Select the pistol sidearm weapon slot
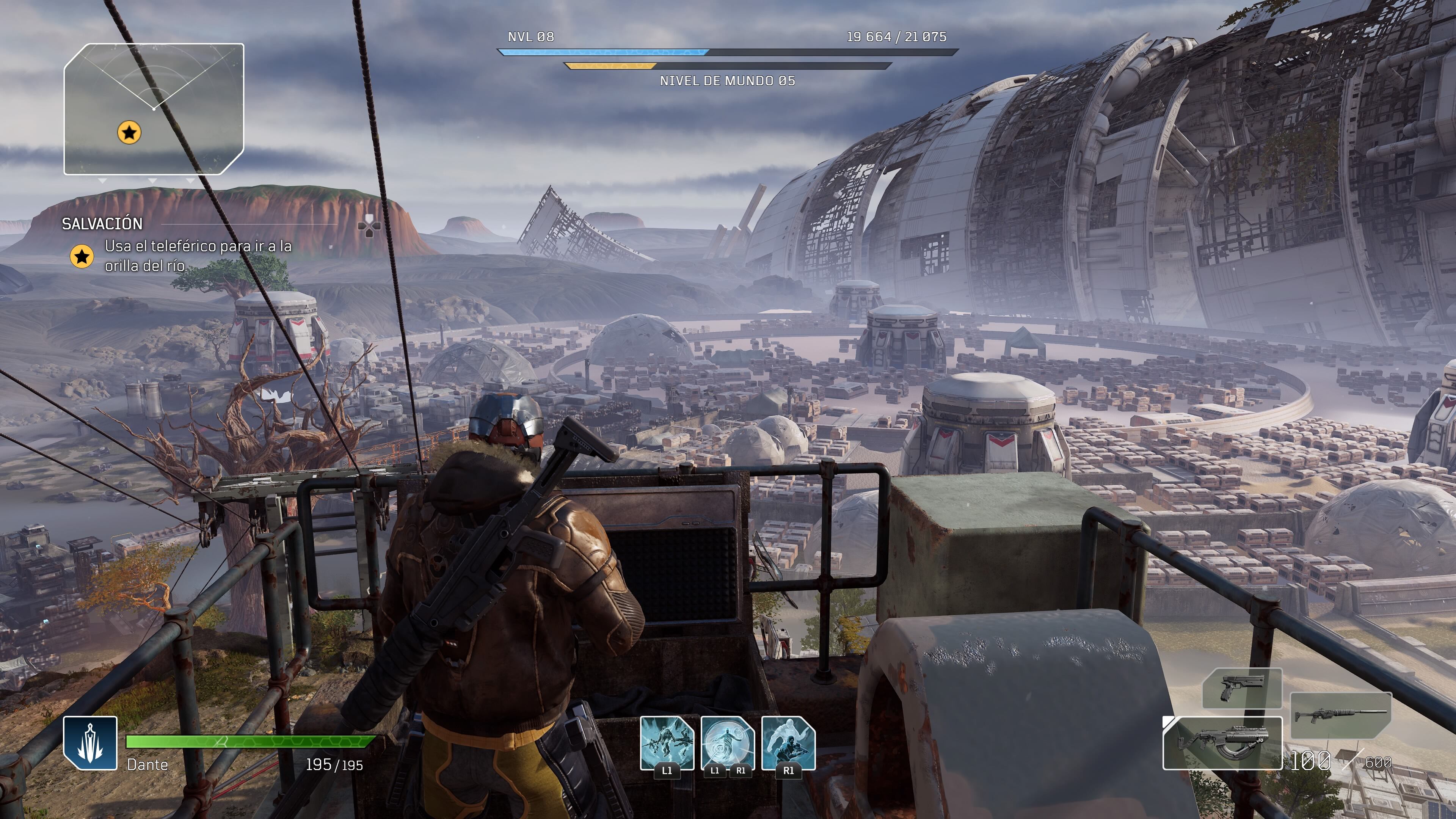1456x819 pixels. 1242,689
